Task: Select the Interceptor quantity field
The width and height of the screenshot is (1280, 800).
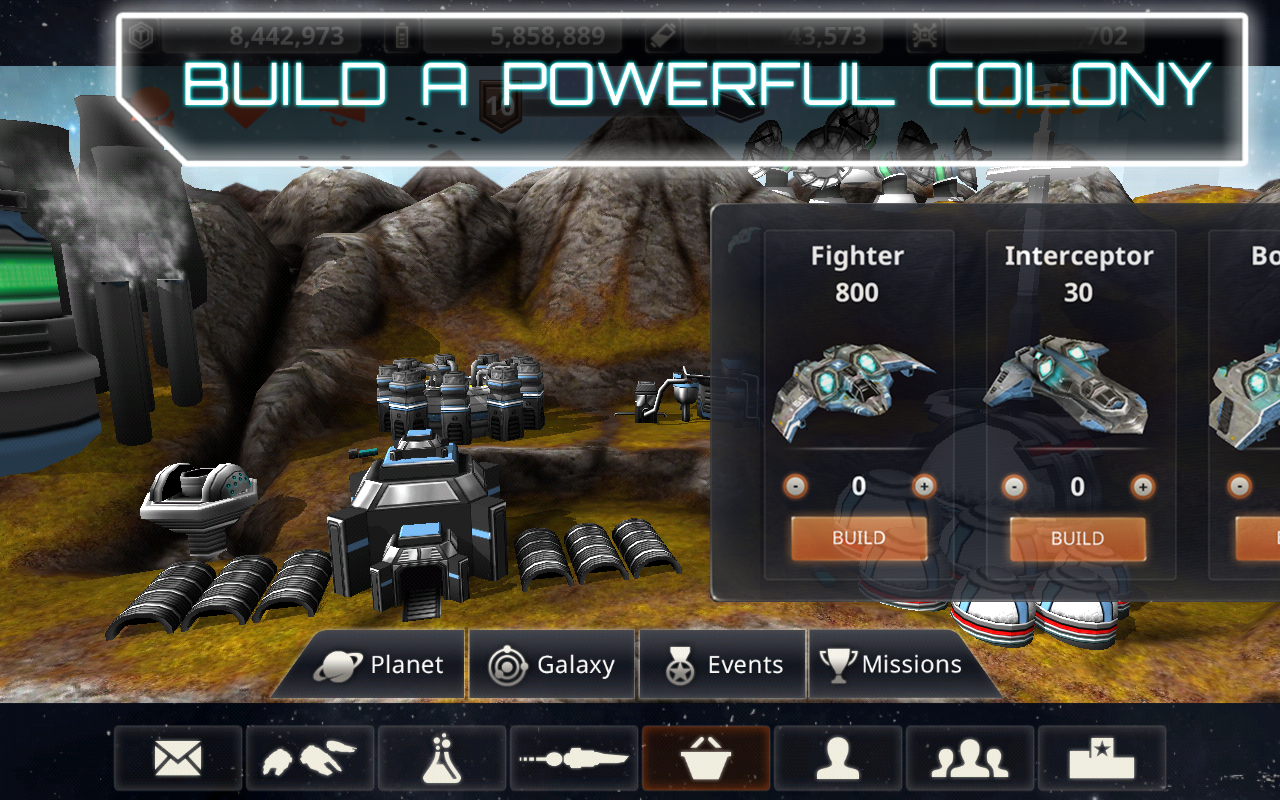Action: pos(1078,486)
